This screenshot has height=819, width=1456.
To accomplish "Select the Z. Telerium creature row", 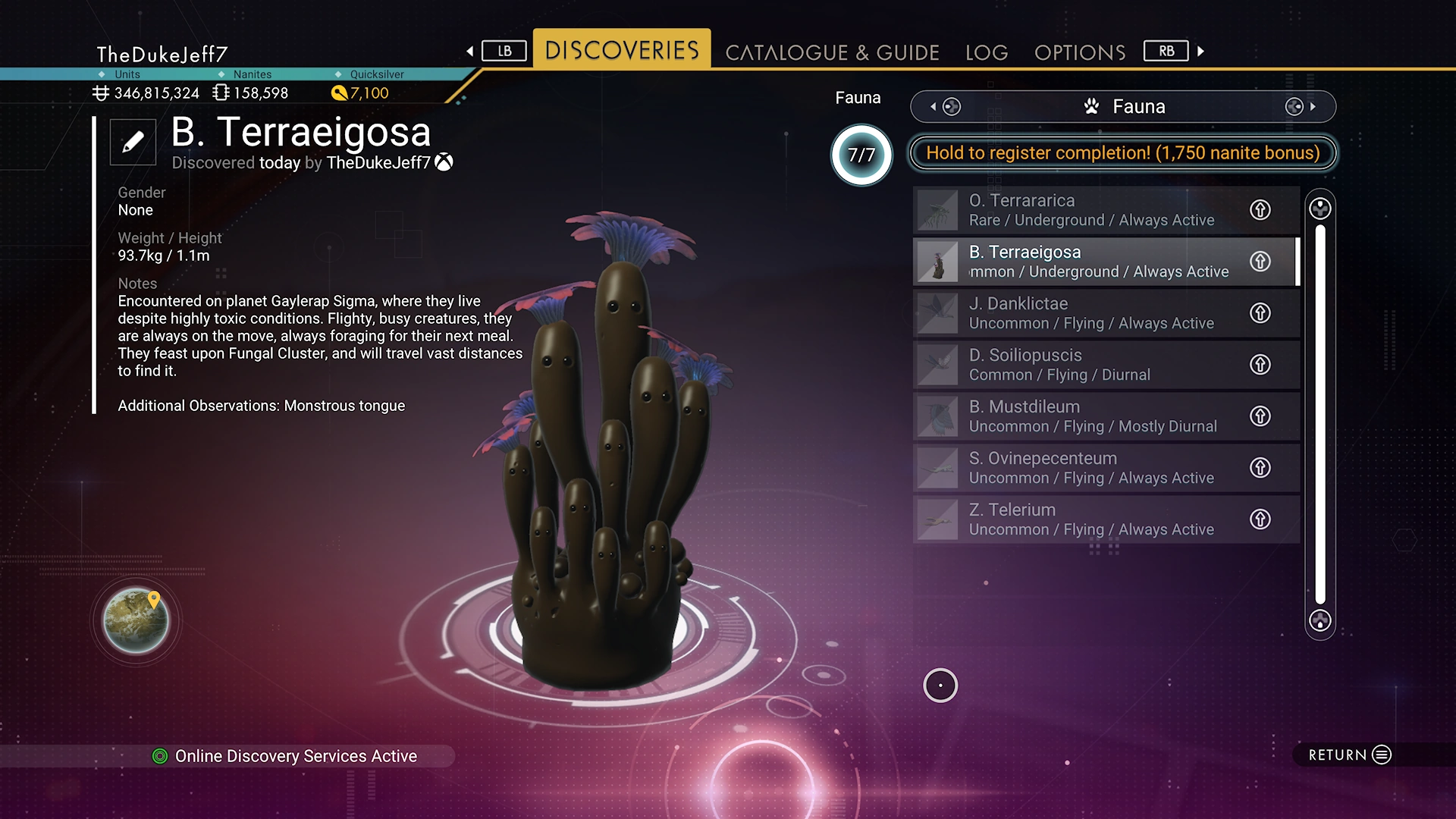I will 1092,519.
